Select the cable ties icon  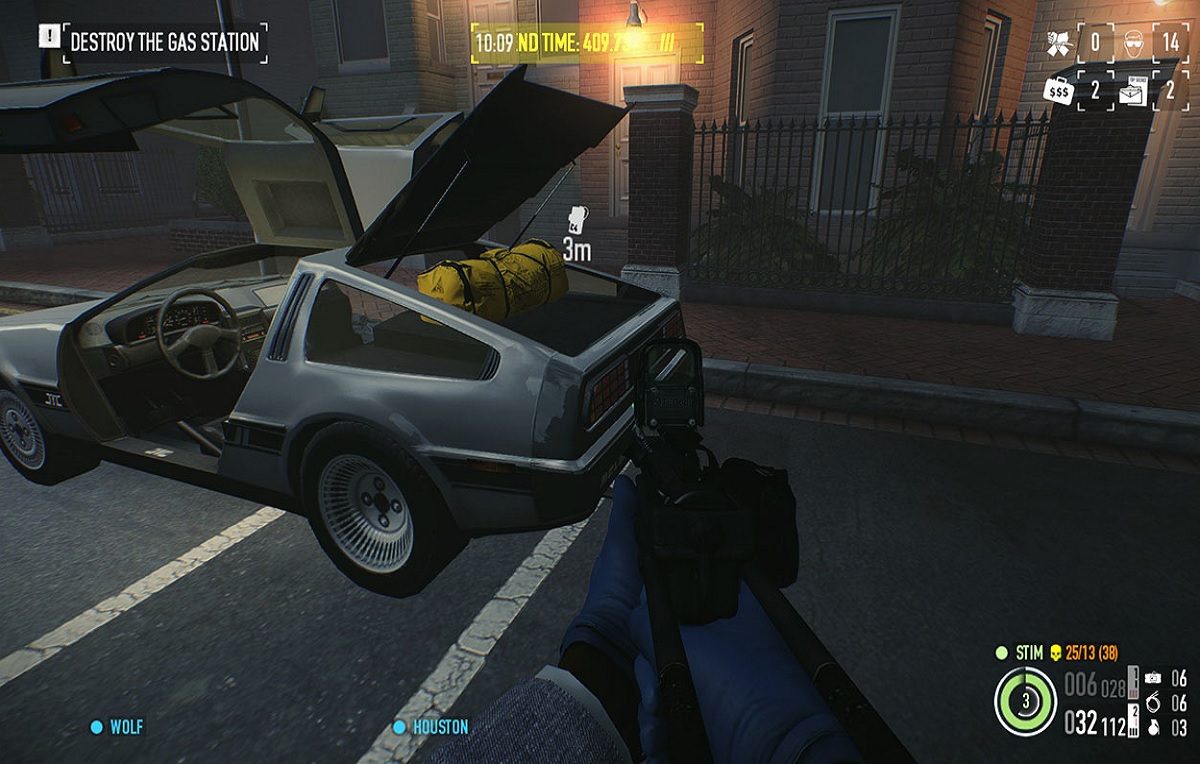pos(1151,702)
